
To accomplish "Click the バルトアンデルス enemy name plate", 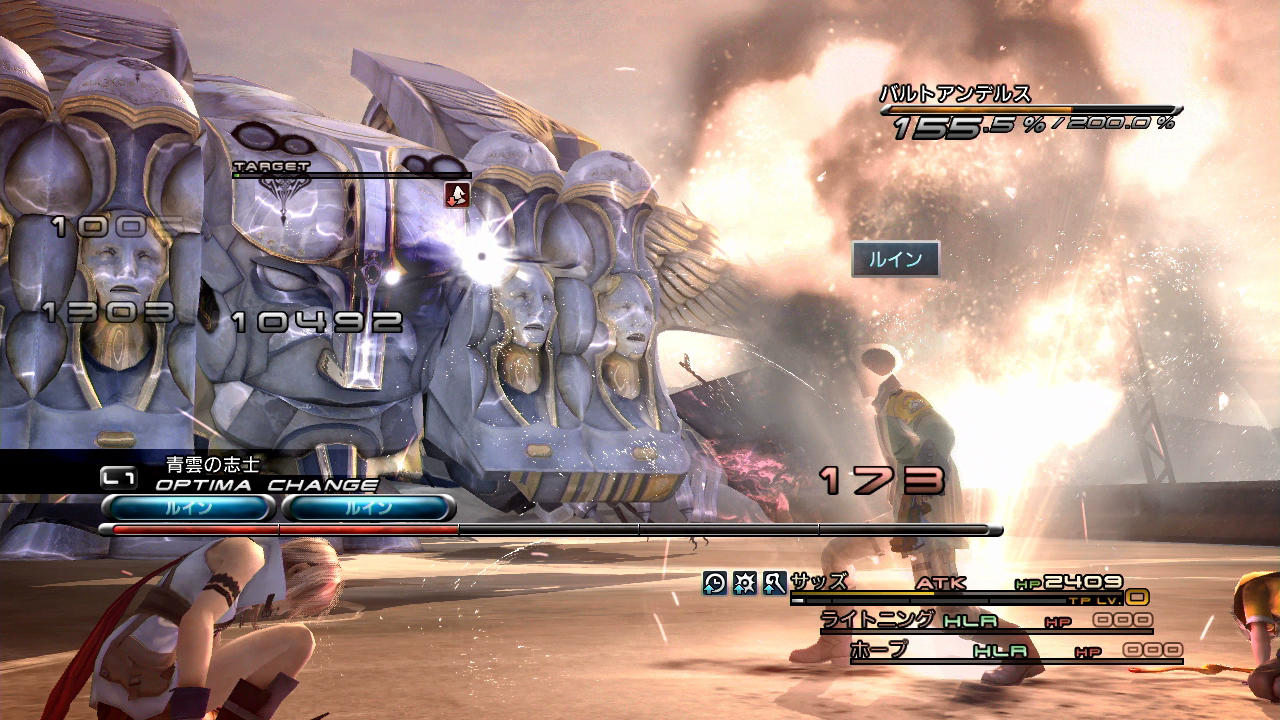I will 955,95.
